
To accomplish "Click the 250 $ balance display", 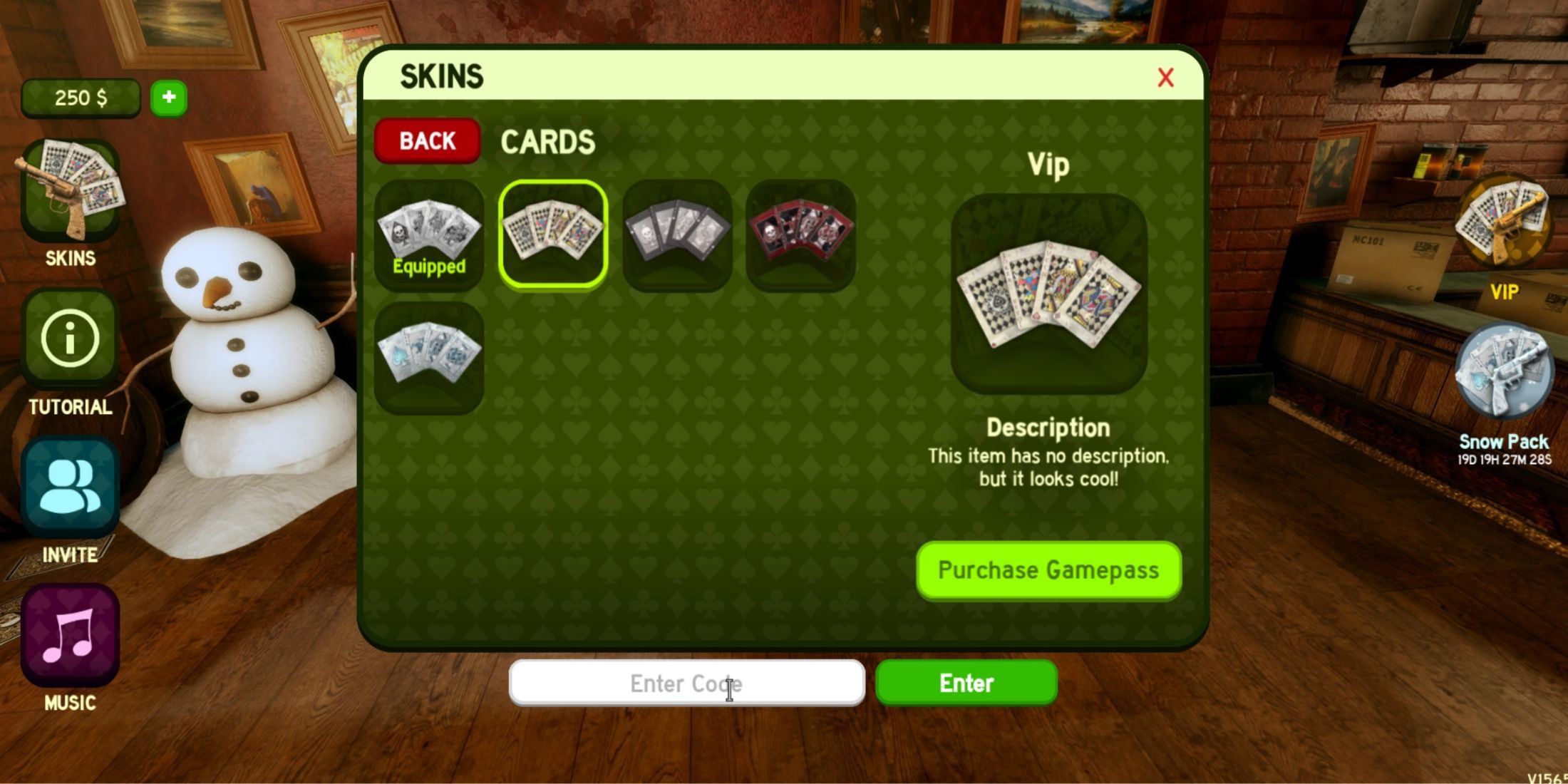I will 81,98.
